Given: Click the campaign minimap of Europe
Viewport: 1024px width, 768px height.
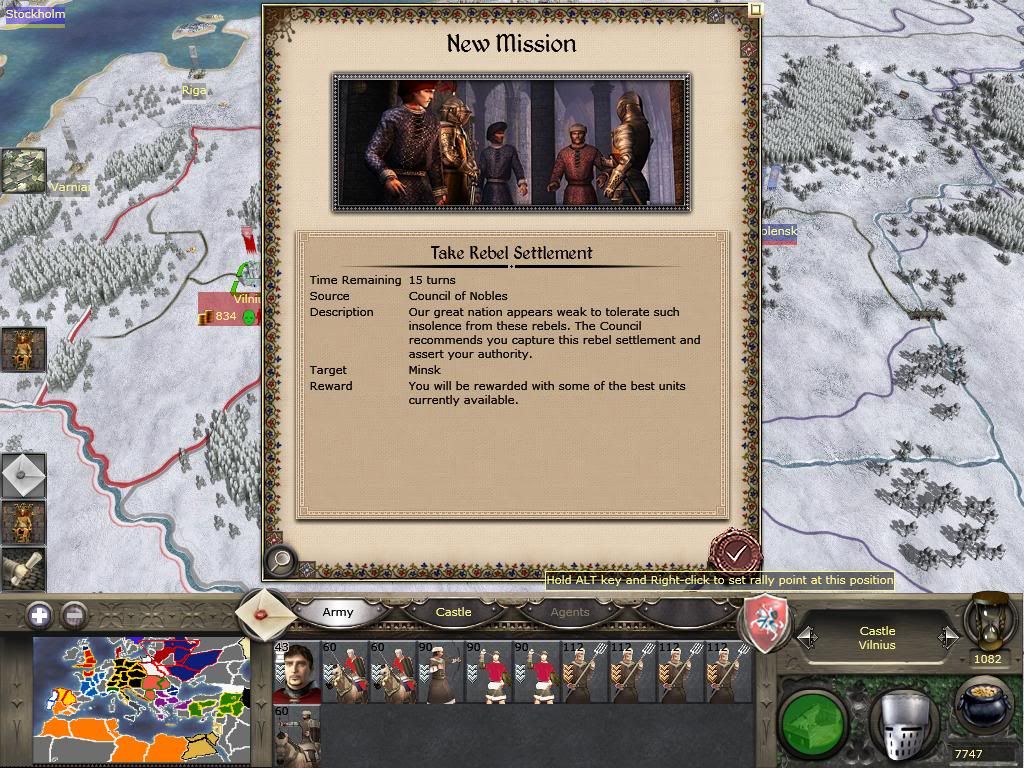Looking at the screenshot, I should (x=139, y=700).
